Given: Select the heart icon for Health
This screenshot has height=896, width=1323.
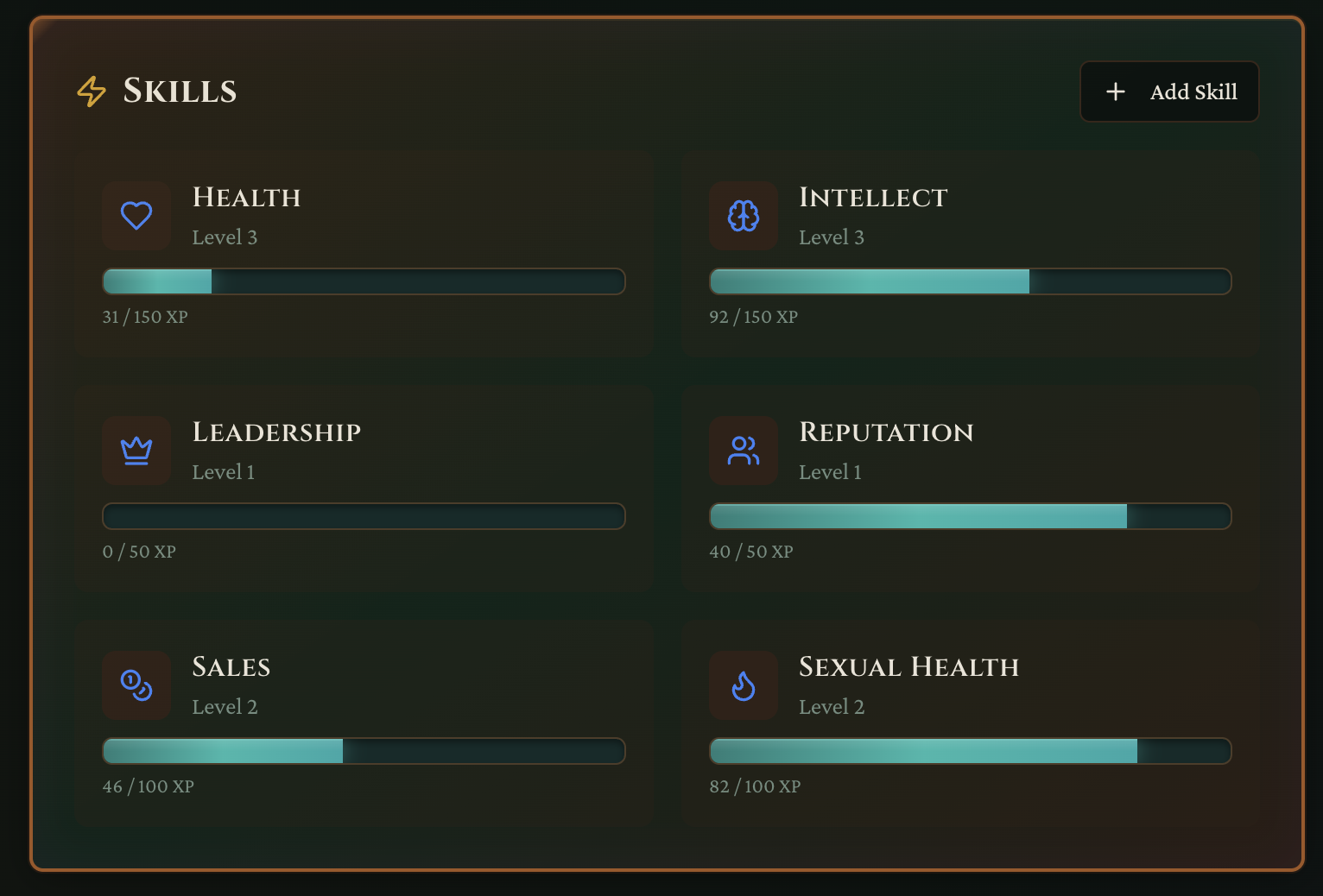Looking at the screenshot, I should 136,216.
